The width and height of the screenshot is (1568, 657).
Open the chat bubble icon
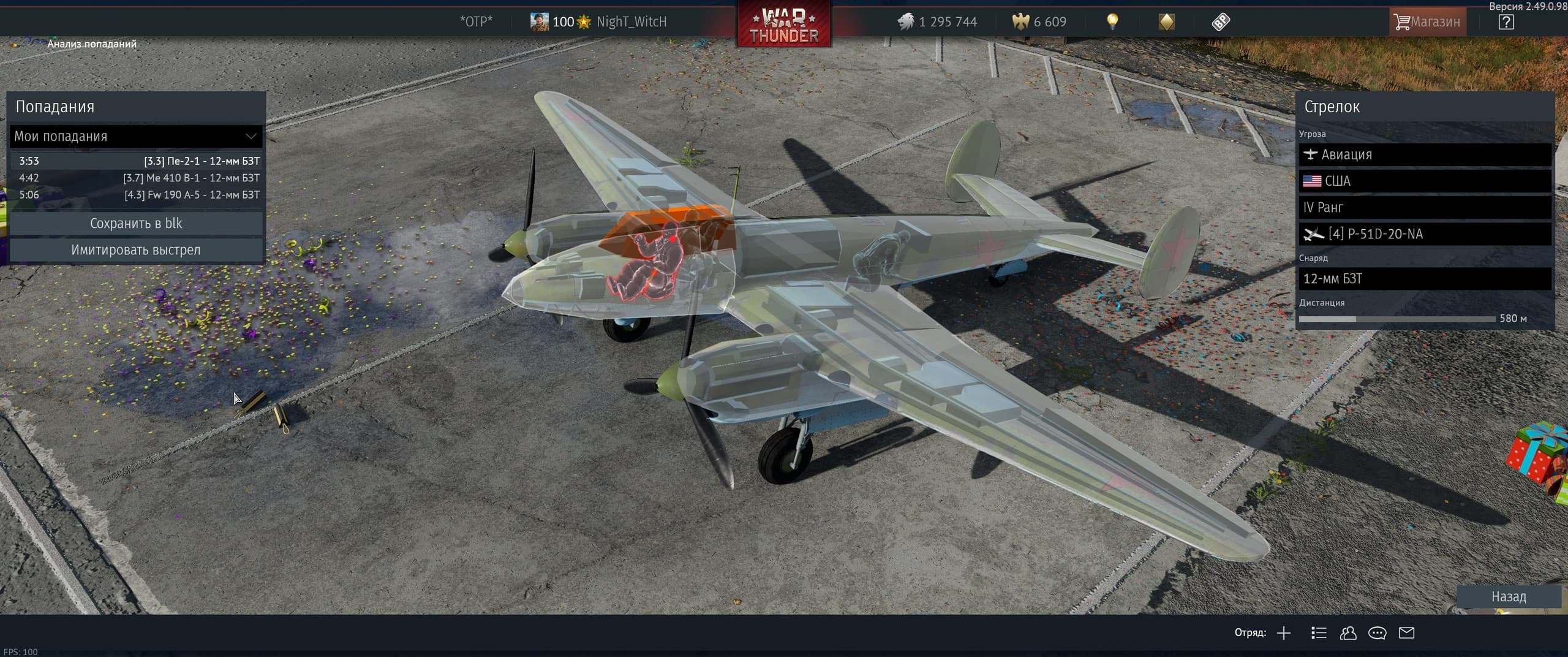(1377, 633)
